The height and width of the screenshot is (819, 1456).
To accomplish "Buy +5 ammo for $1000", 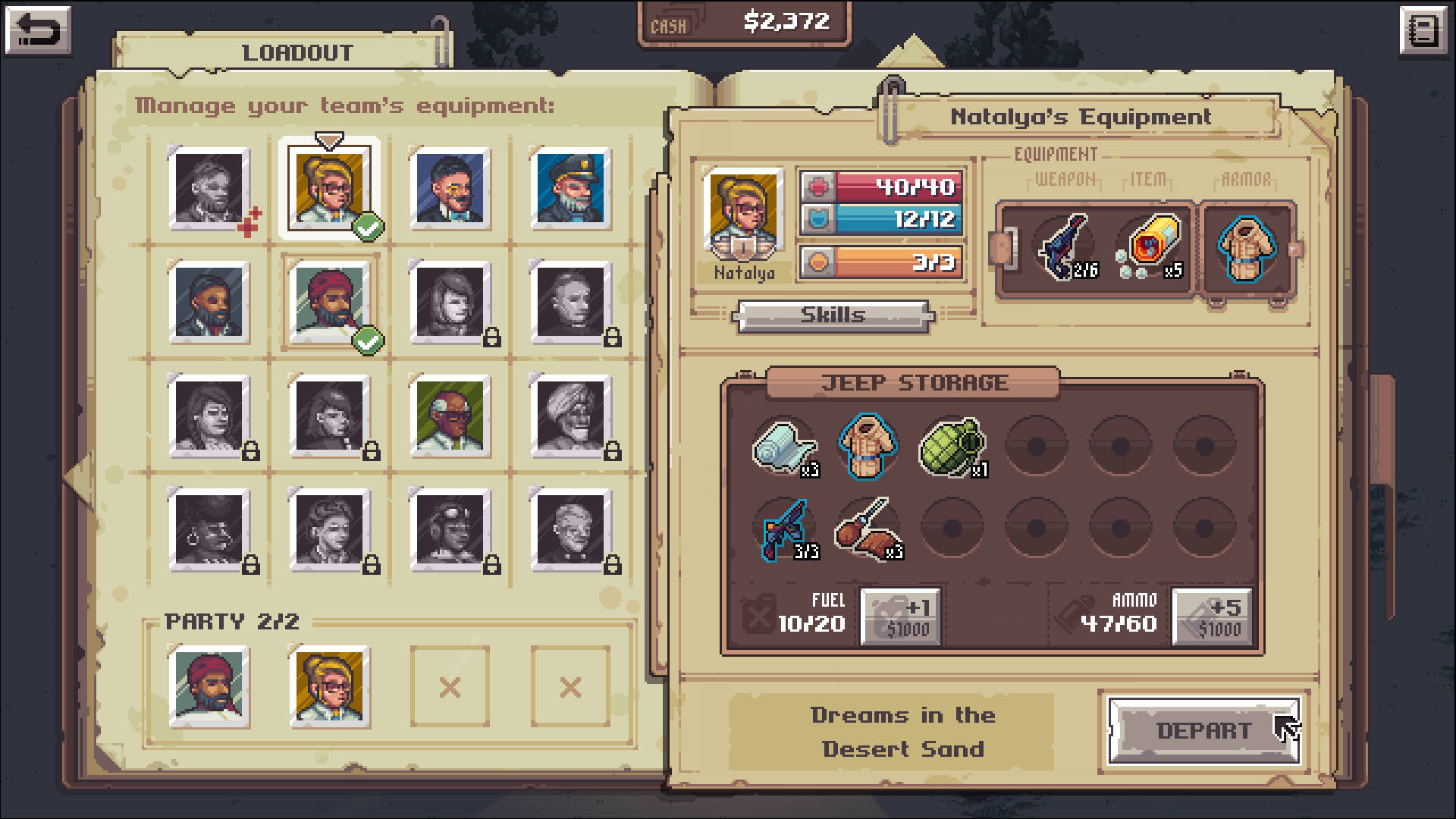I will click(1213, 617).
